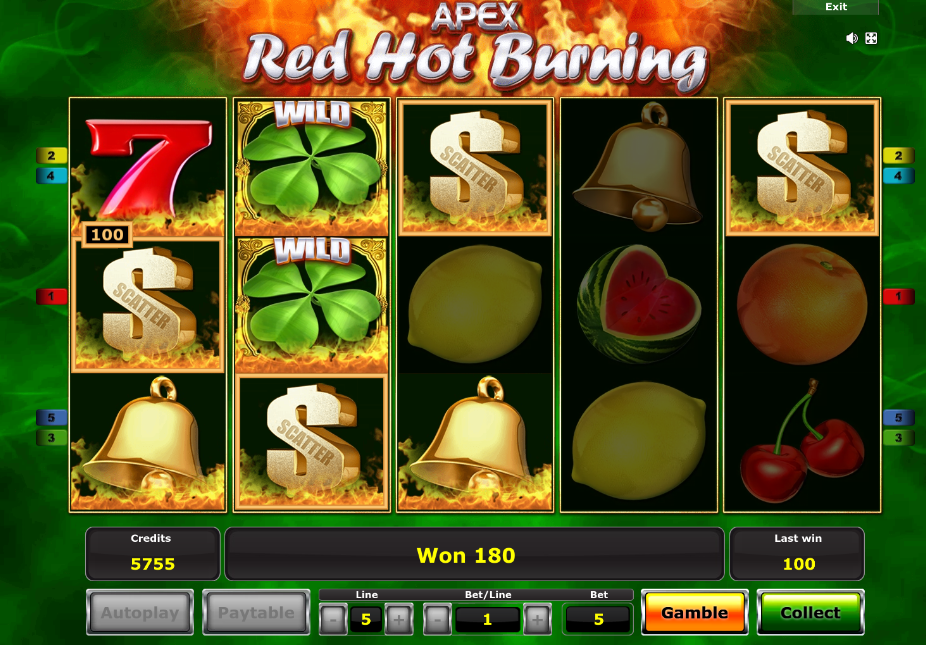
Task: Toggle the sound speaker icon
Action: [x=852, y=38]
